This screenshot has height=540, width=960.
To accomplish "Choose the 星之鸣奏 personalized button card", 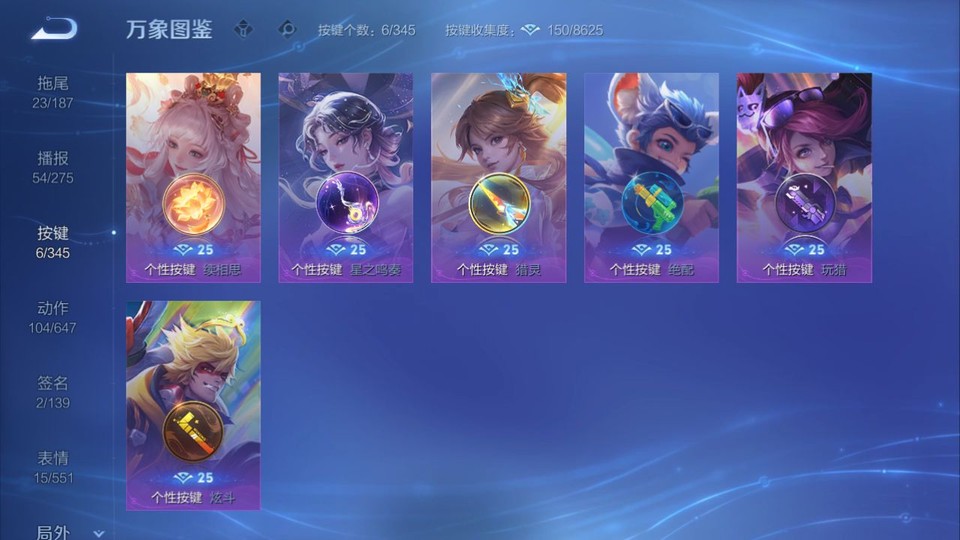I will pos(346,177).
